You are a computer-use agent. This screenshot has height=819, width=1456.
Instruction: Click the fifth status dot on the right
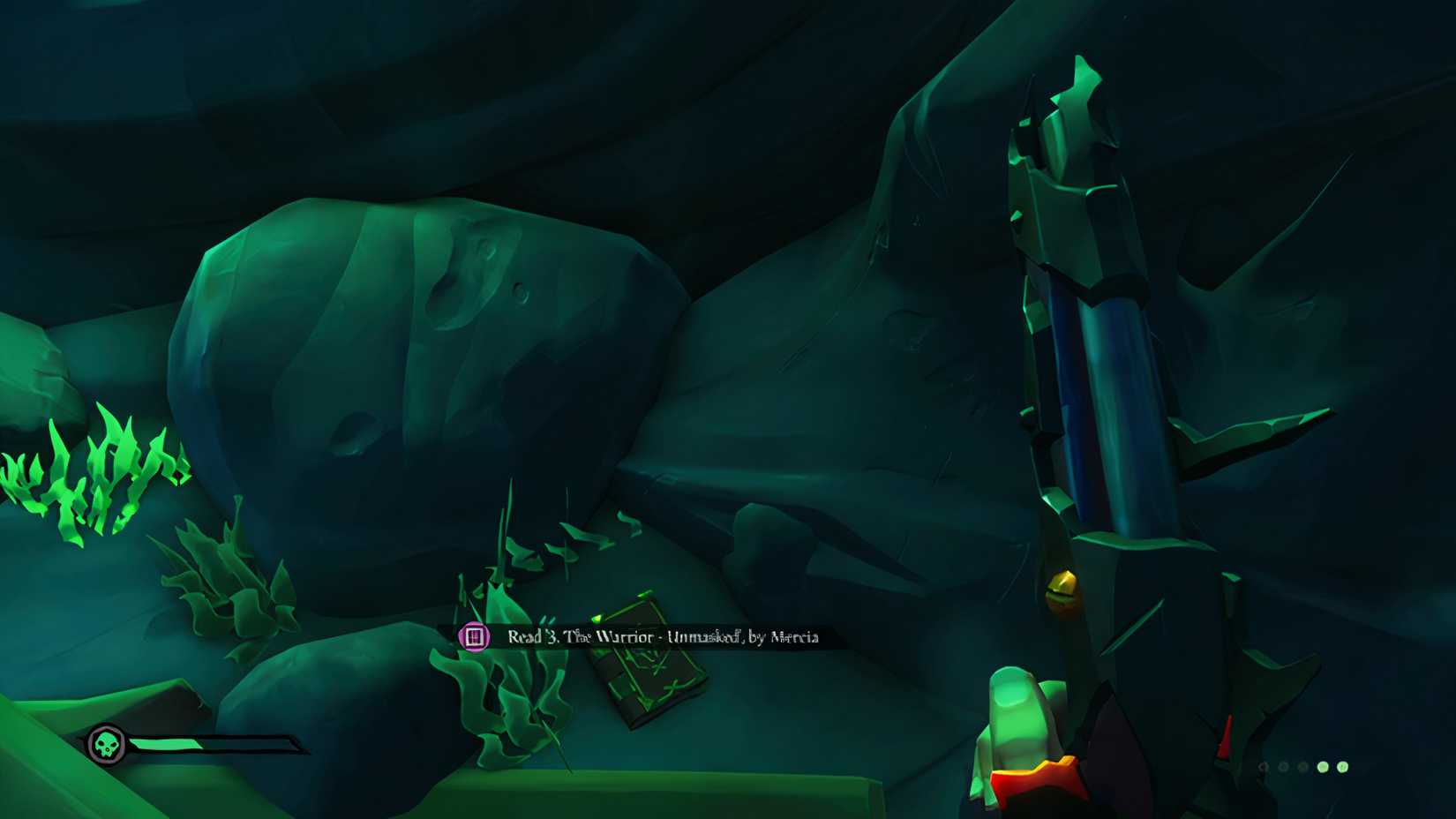coord(1342,767)
